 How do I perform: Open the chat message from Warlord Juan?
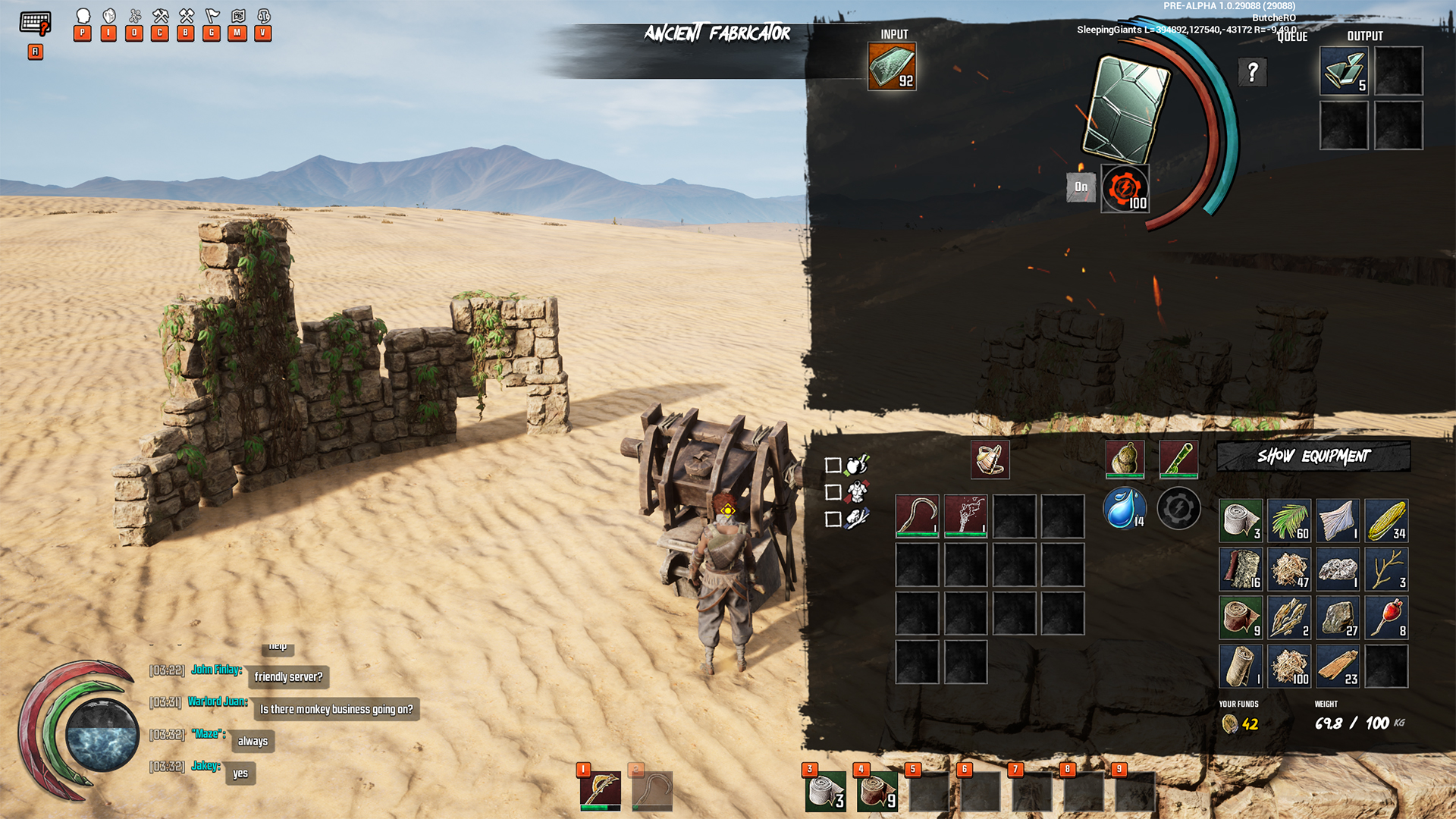336,709
